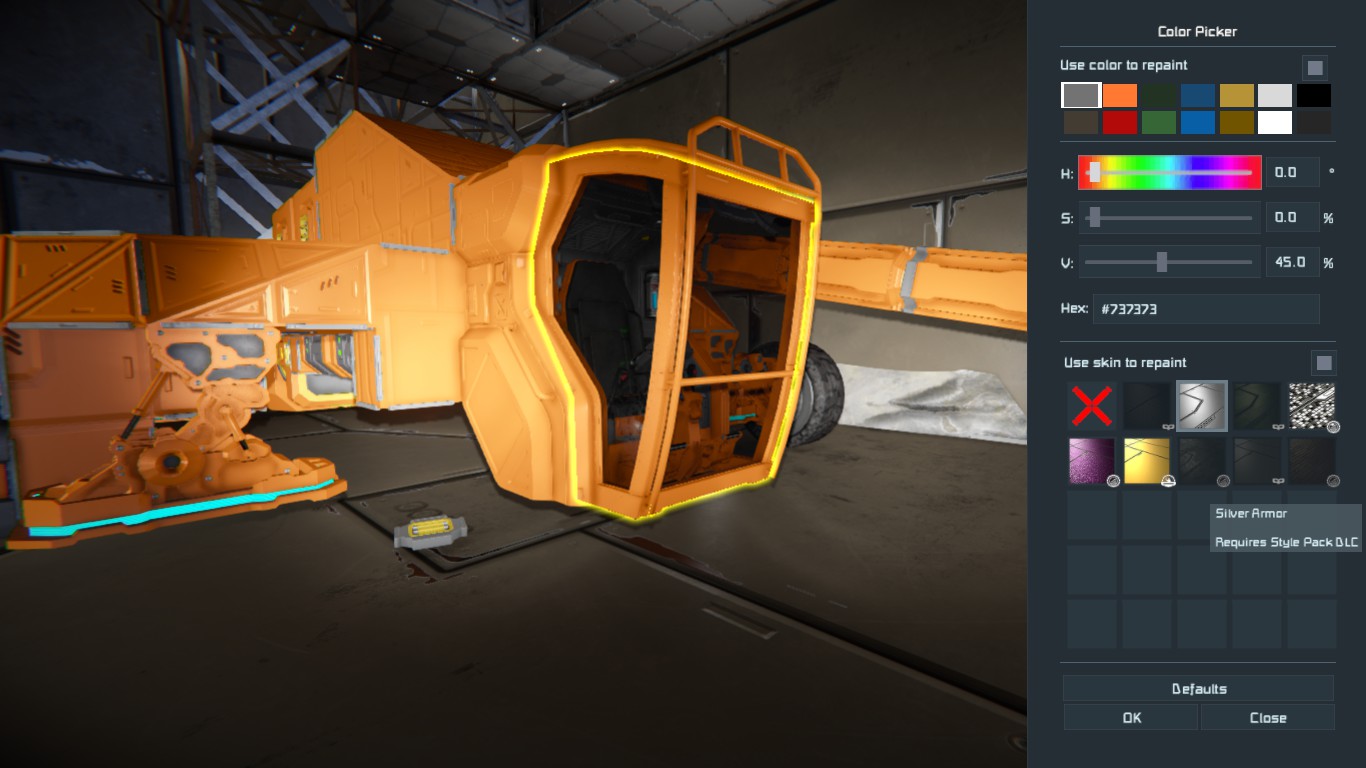Adjust the saturation slider track
This screenshot has height=768, width=1366.
click(1169, 218)
